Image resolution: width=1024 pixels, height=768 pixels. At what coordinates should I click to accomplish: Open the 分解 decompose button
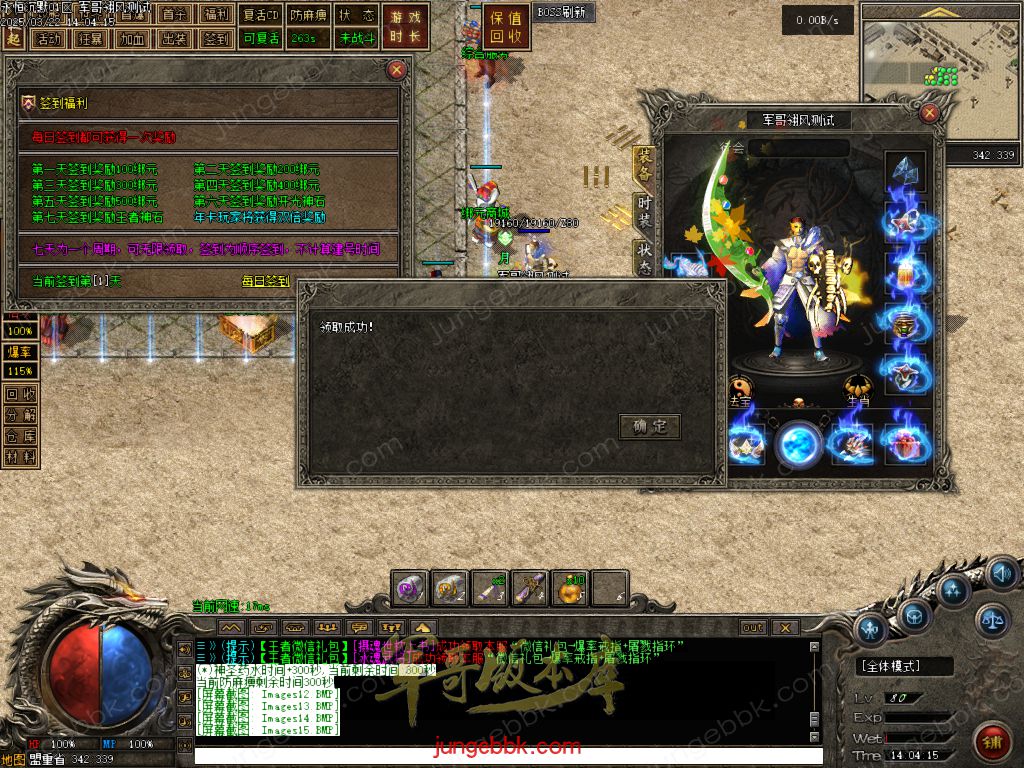point(21,415)
